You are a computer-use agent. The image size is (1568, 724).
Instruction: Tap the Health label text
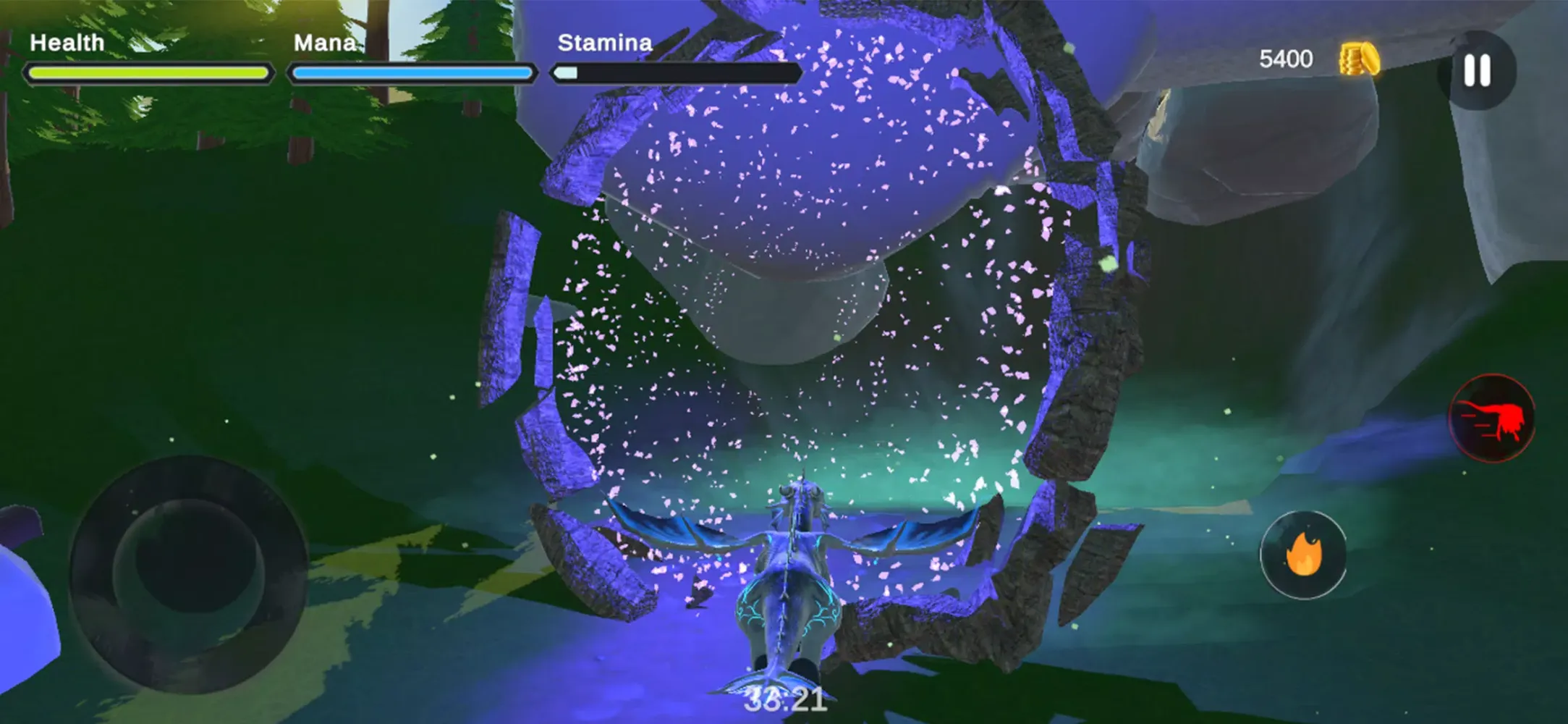tap(69, 42)
